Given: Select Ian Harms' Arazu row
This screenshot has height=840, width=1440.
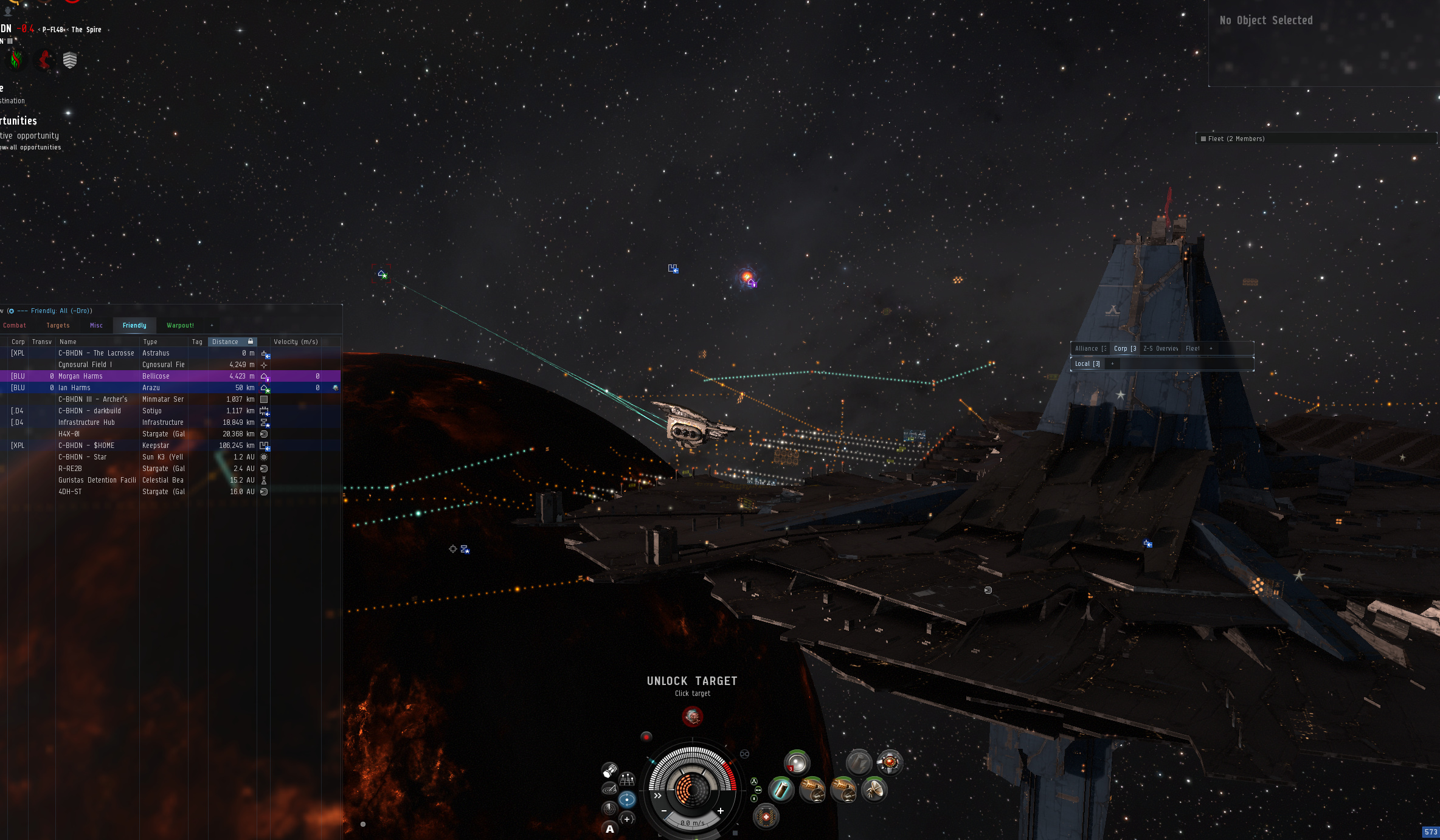Looking at the screenshot, I should pos(74,388).
